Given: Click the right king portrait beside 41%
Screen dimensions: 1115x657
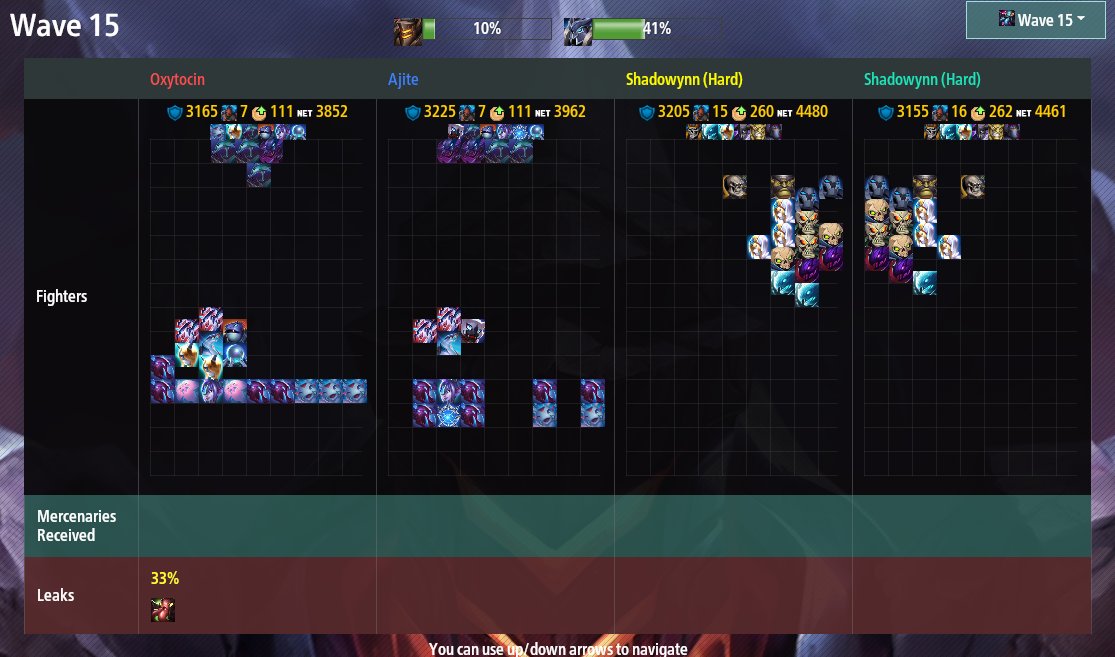Looking at the screenshot, I should [578, 31].
